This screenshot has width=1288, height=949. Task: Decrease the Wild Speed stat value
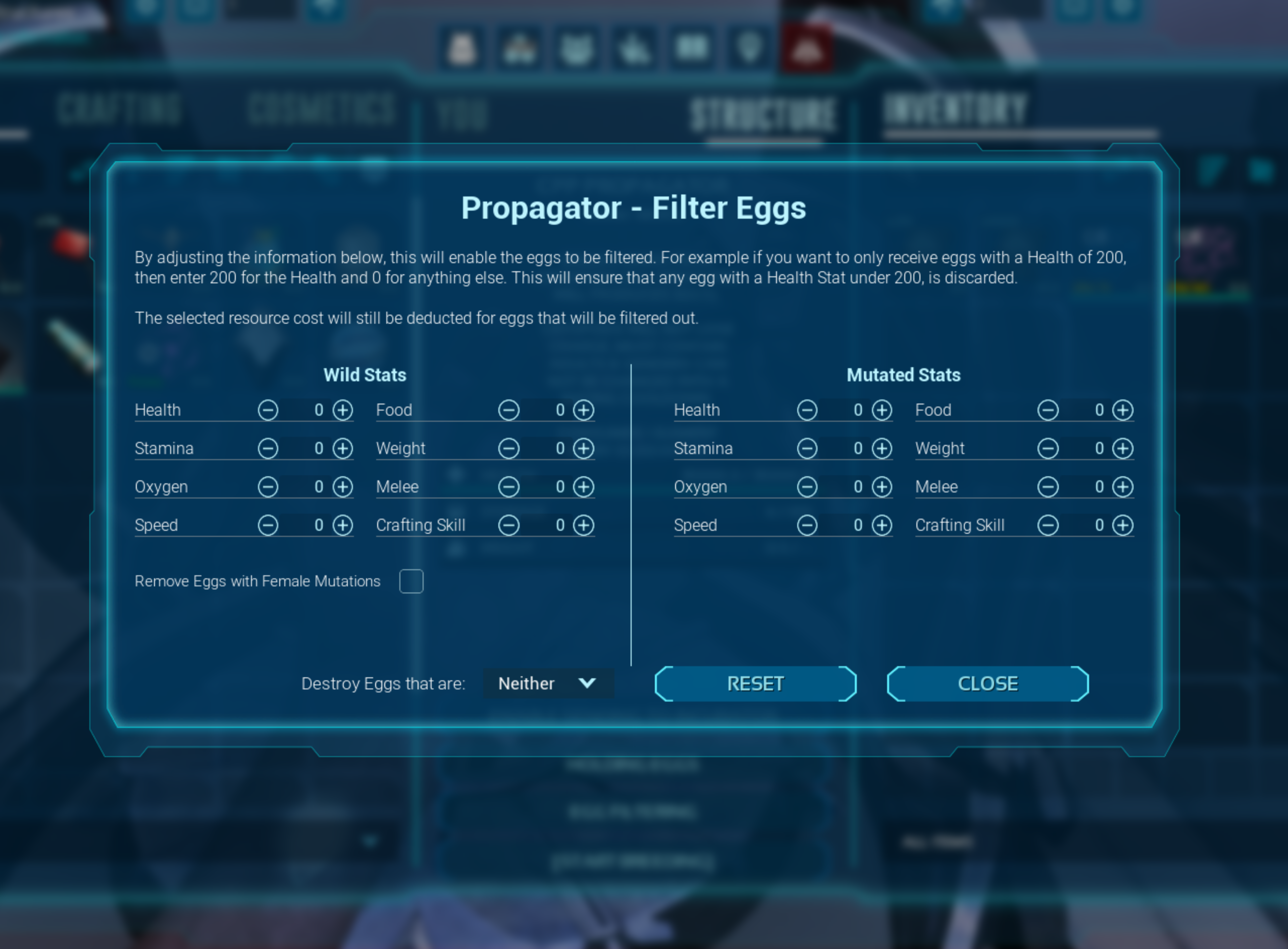pyautogui.click(x=269, y=524)
